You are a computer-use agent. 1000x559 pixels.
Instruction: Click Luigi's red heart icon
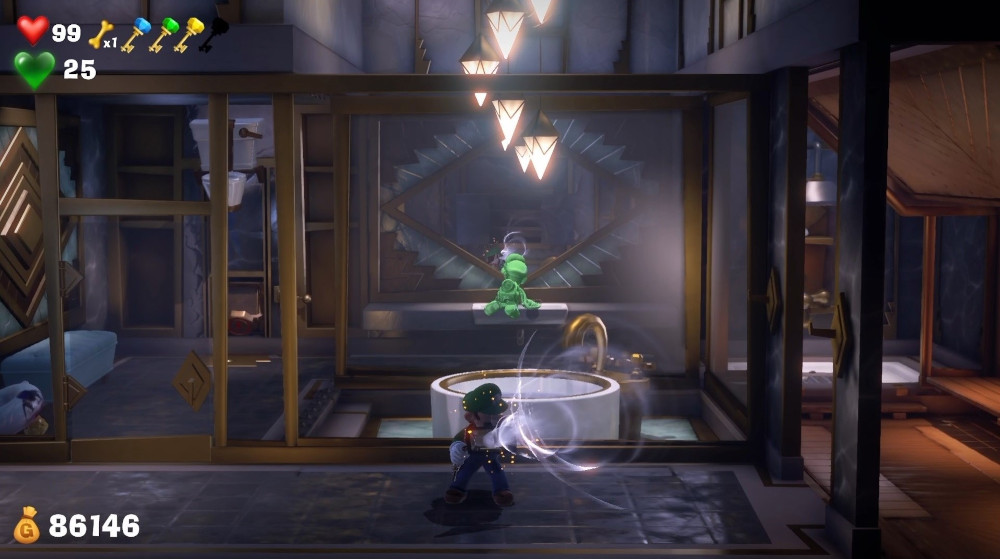click(32, 30)
